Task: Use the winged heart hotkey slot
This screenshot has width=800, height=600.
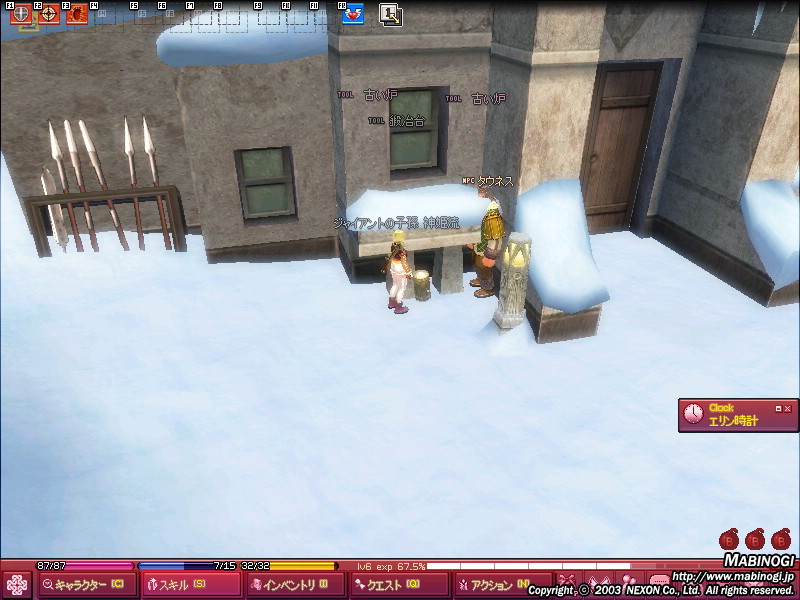Action: tap(352, 14)
